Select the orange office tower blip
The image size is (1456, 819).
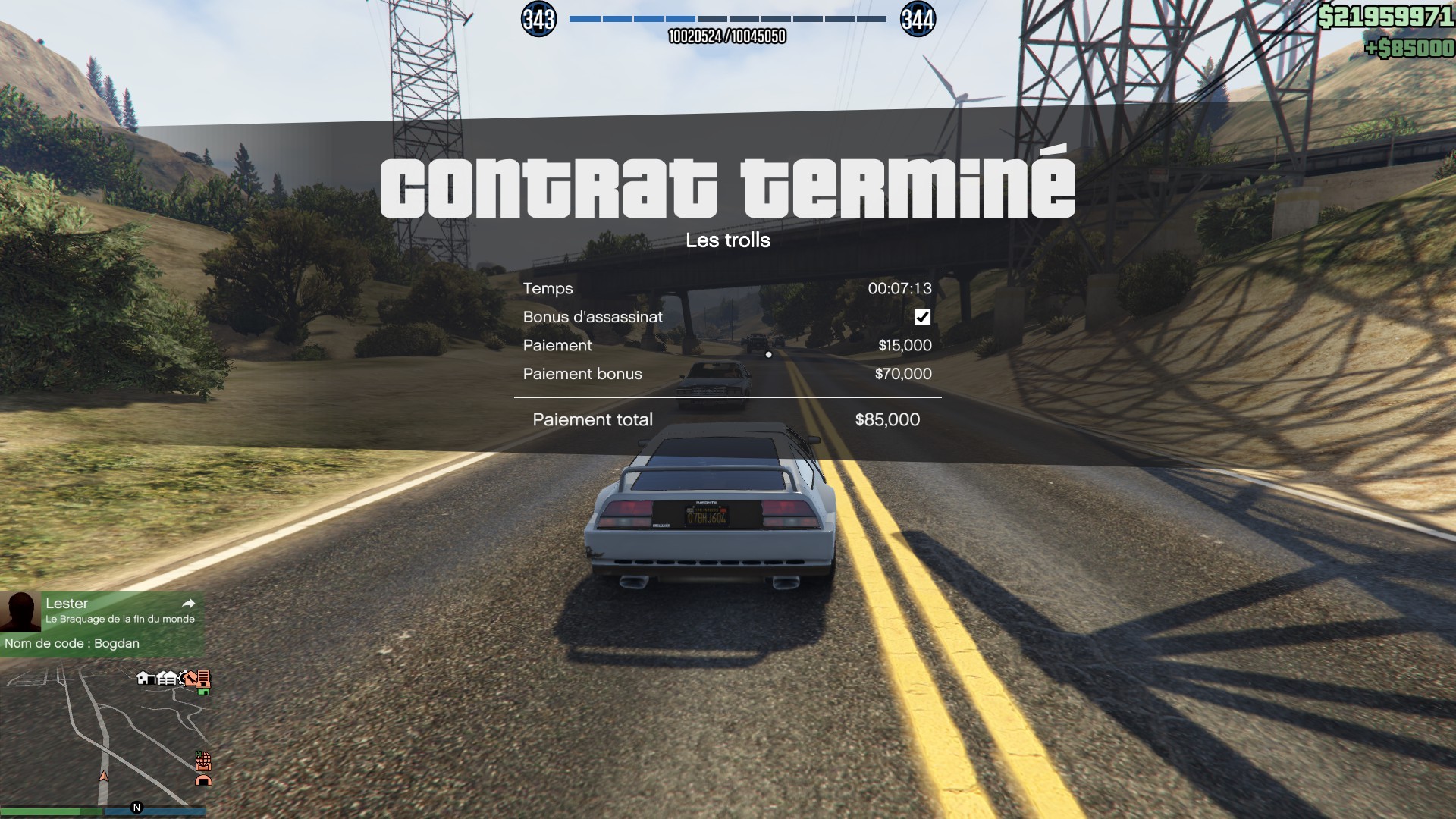[x=202, y=677]
